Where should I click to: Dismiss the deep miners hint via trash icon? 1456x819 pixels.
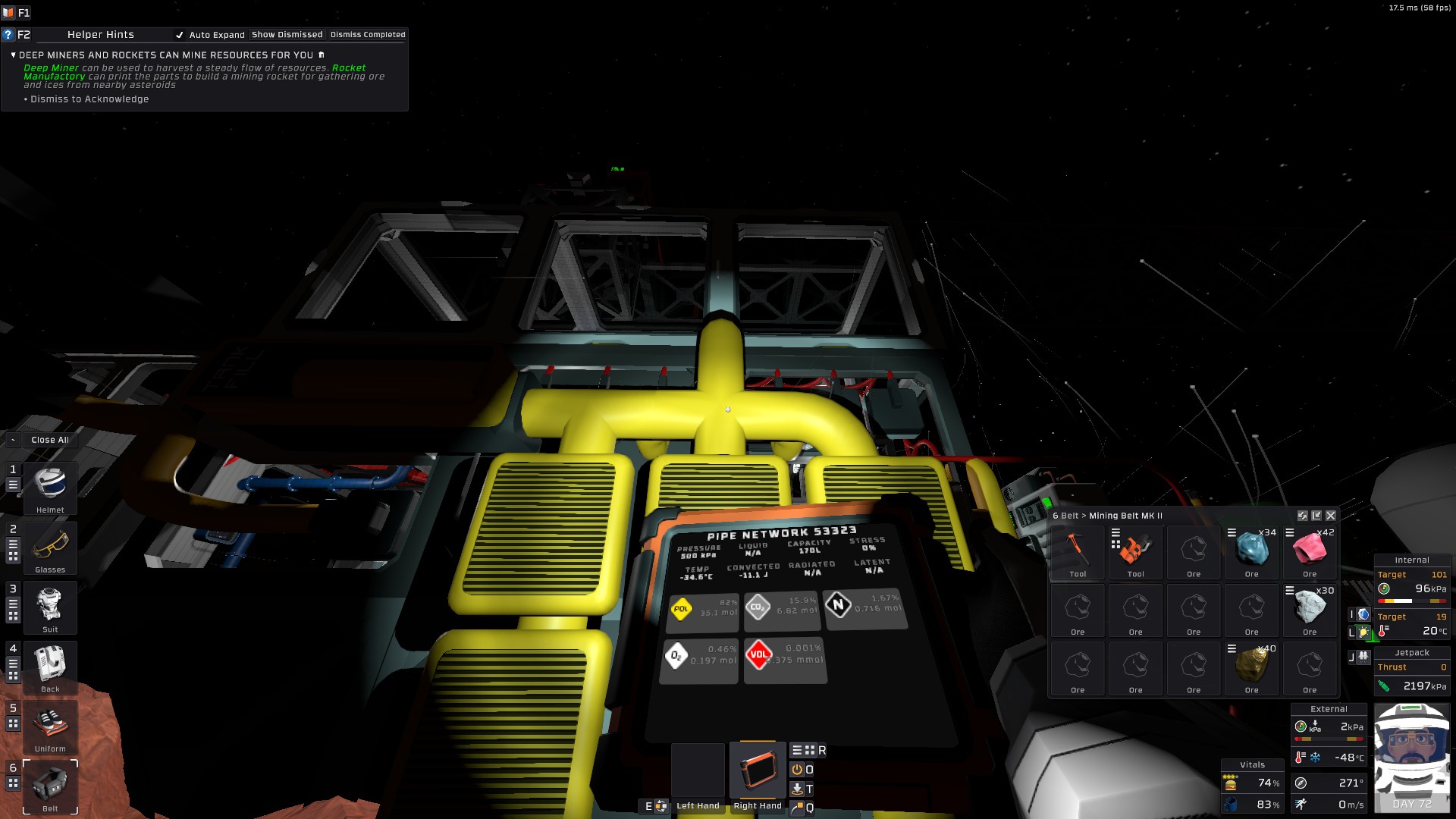click(322, 55)
